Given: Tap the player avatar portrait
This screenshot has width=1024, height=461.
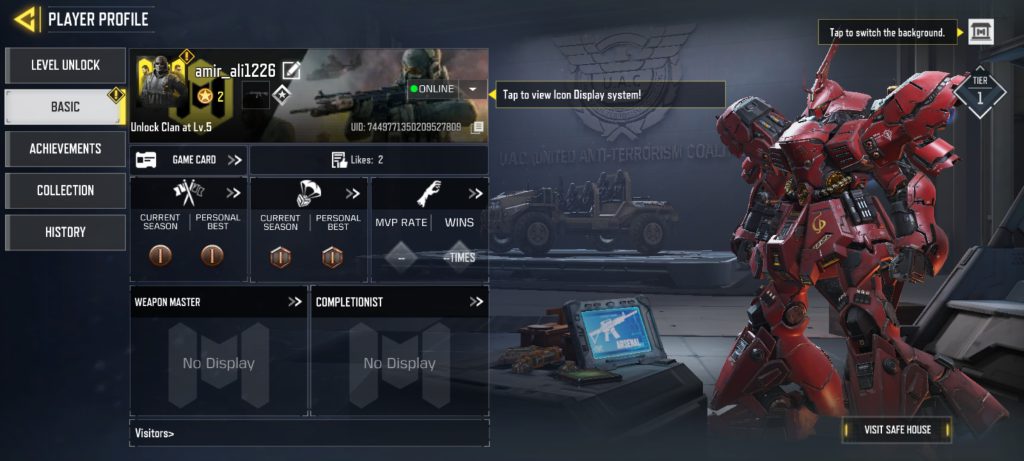Looking at the screenshot, I should point(161,85).
